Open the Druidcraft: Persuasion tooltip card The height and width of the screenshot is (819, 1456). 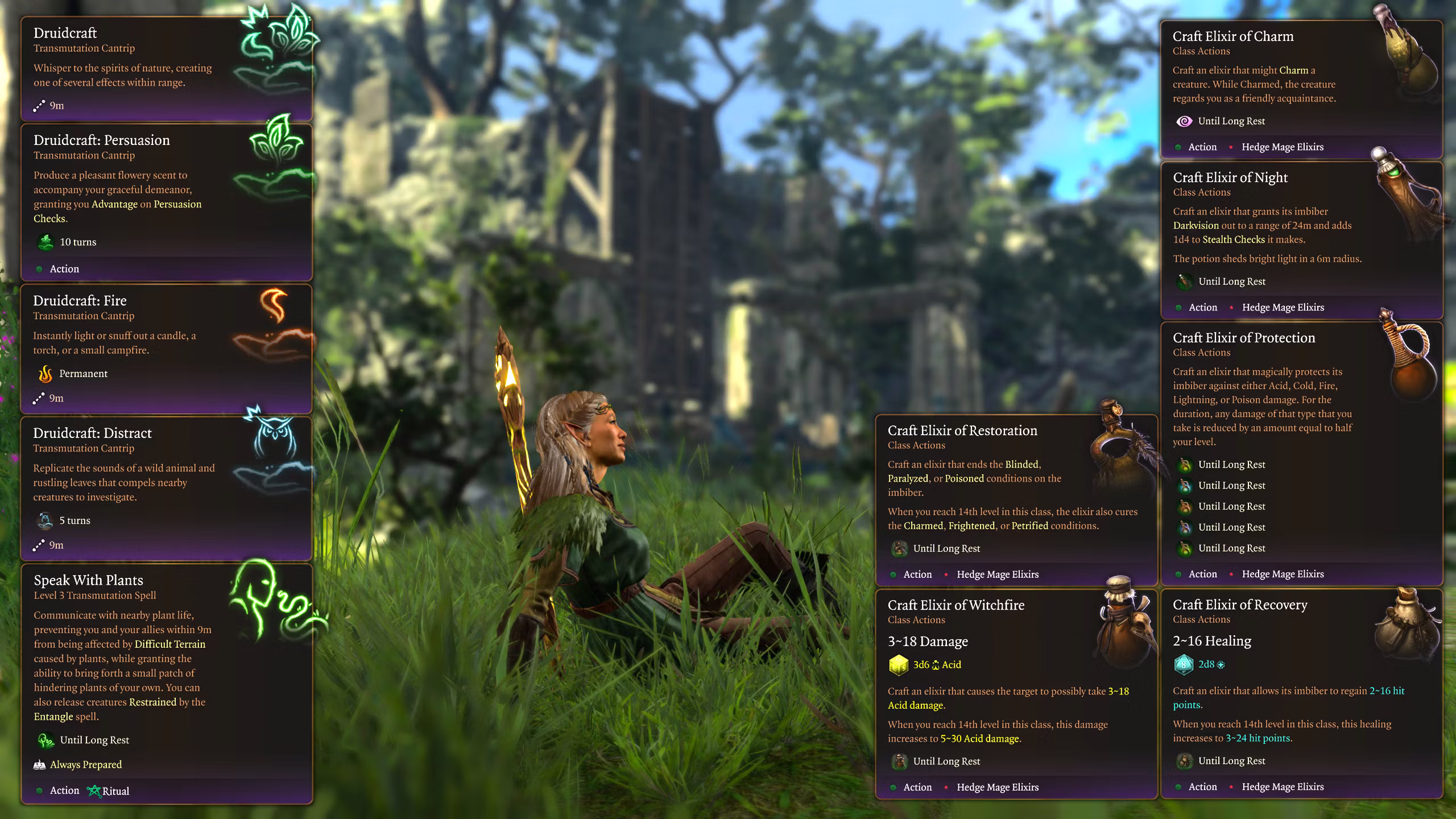[x=166, y=202]
